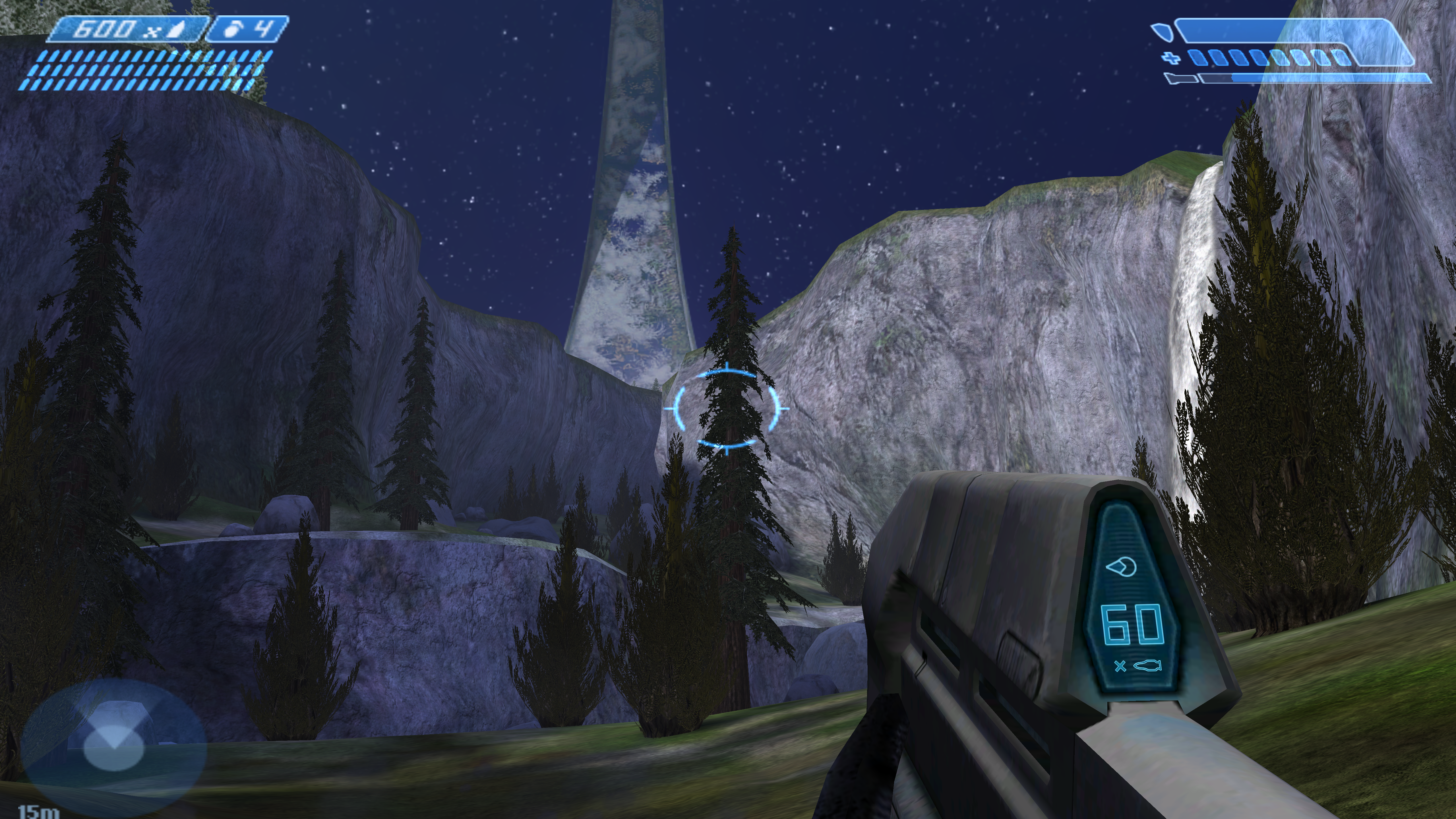Click the health cross icon
The height and width of the screenshot is (819, 1456).
[1171, 58]
